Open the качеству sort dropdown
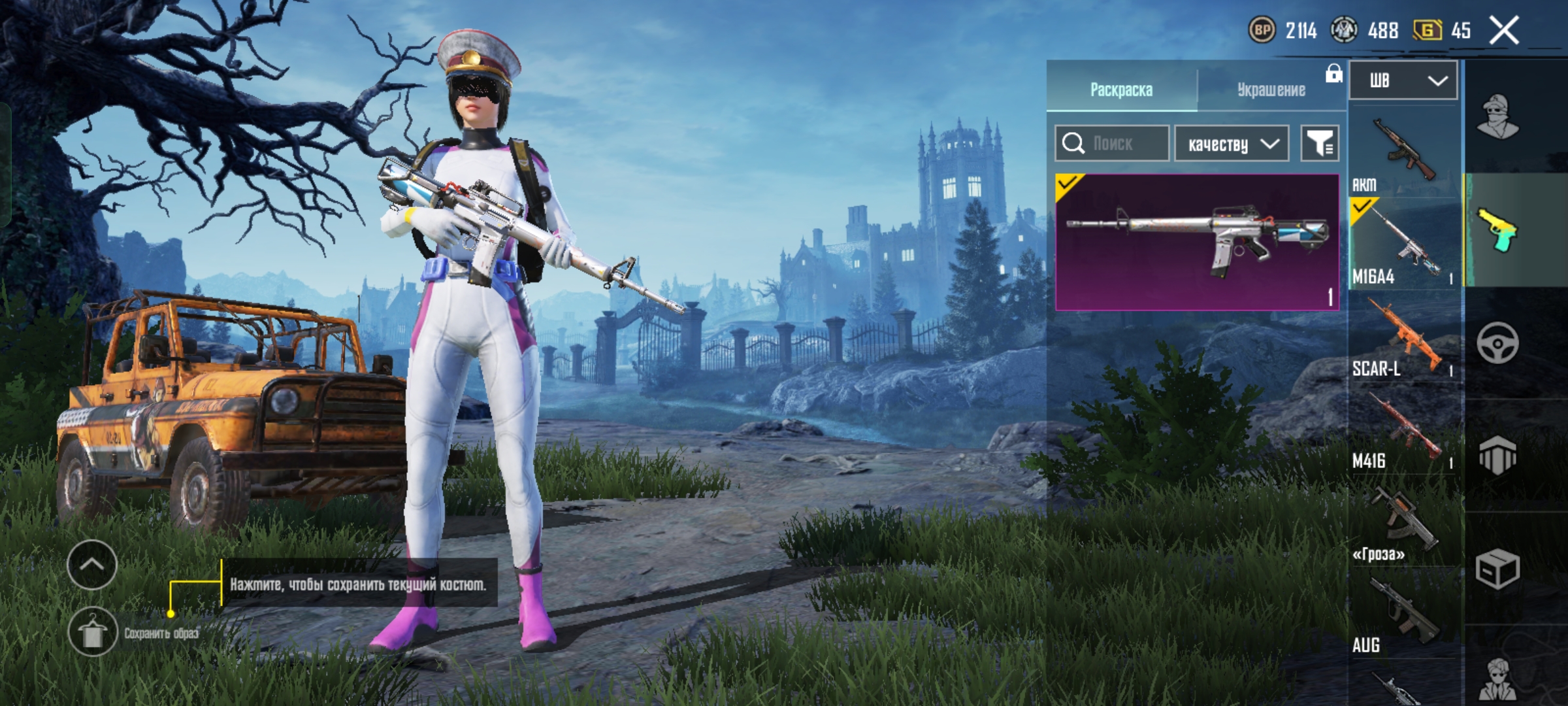The width and height of the screenshot is (1568, 706). click(1232, 143)
